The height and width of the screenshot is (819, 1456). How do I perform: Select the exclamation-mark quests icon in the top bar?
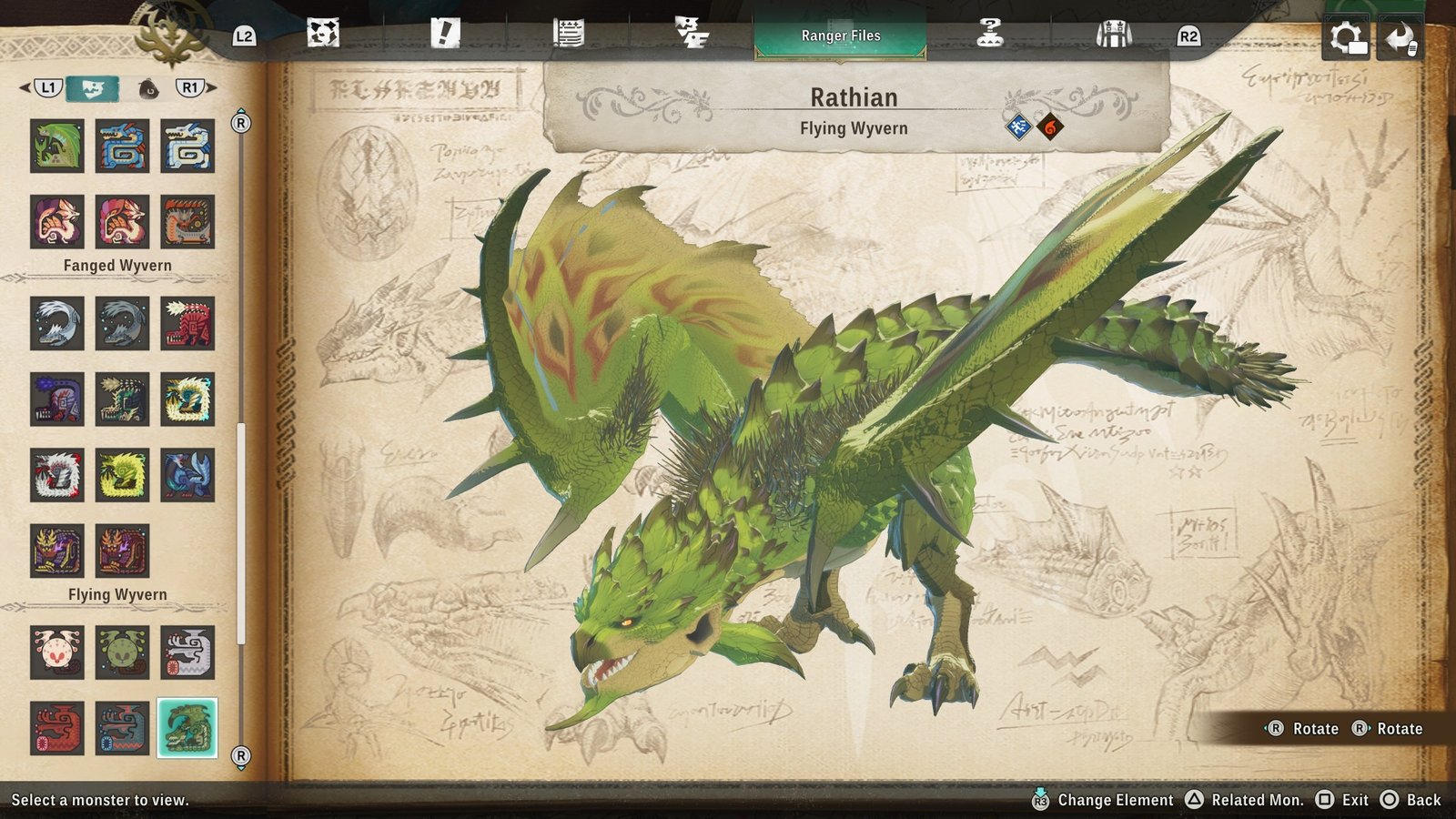(443, 33)
